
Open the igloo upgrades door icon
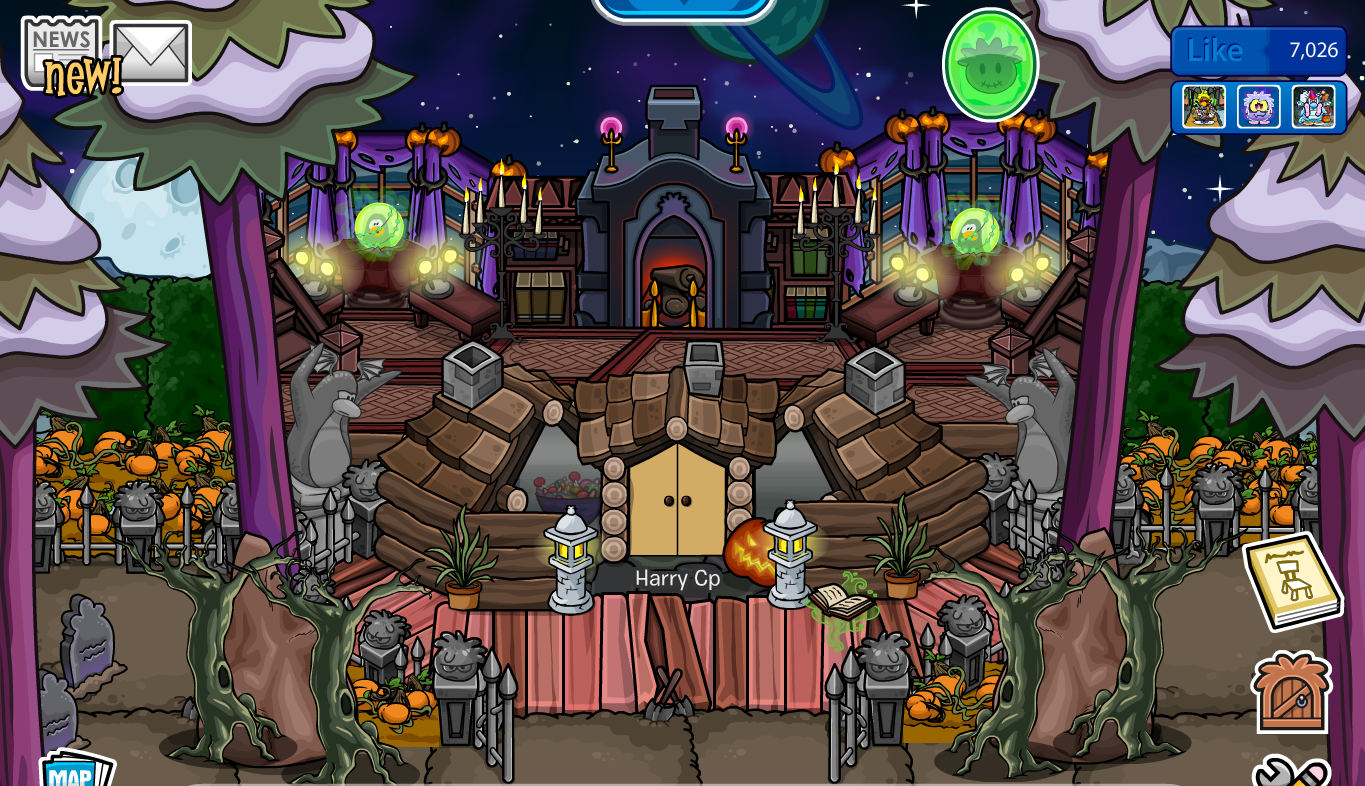point(1290,692)
